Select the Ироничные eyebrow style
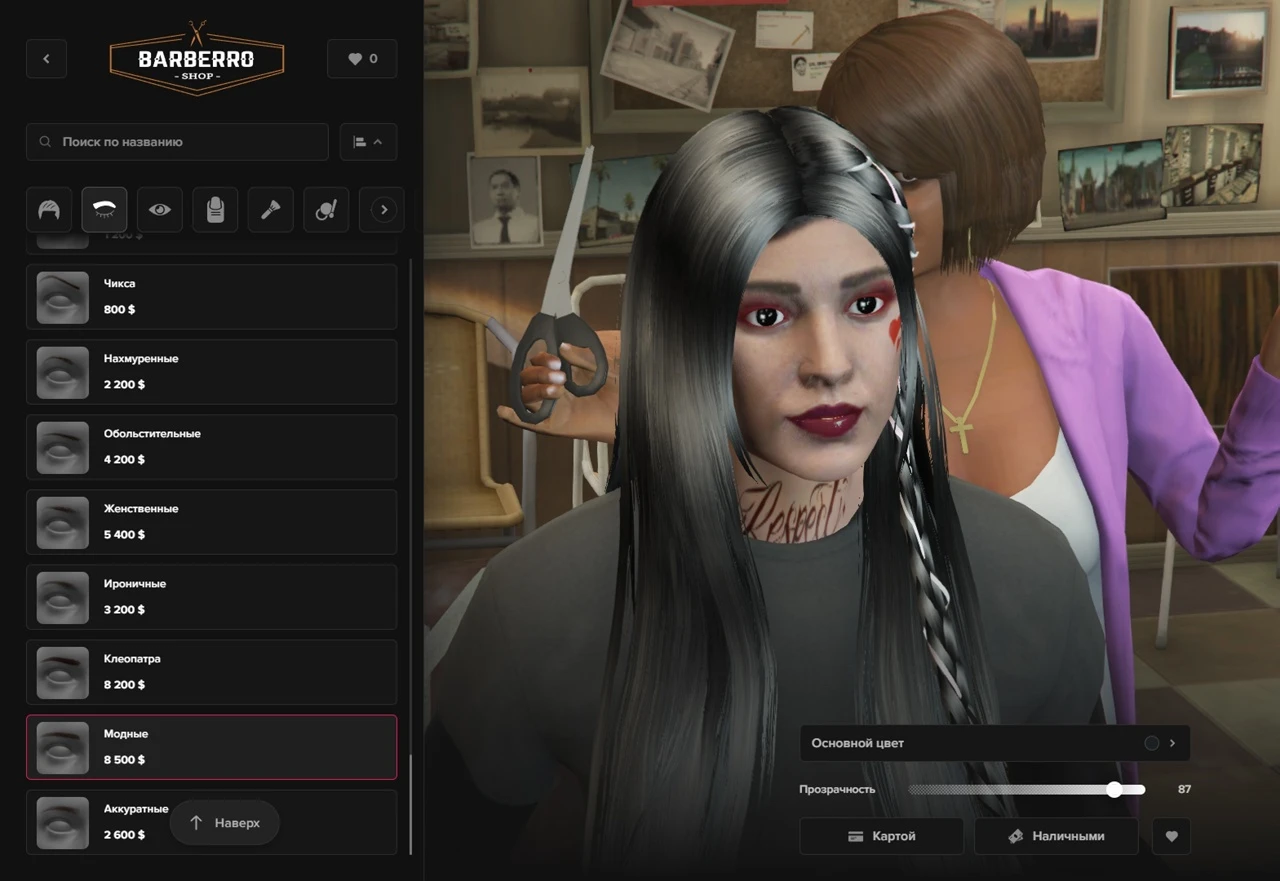Viewport: 1280px width, 881px height. 211,597
